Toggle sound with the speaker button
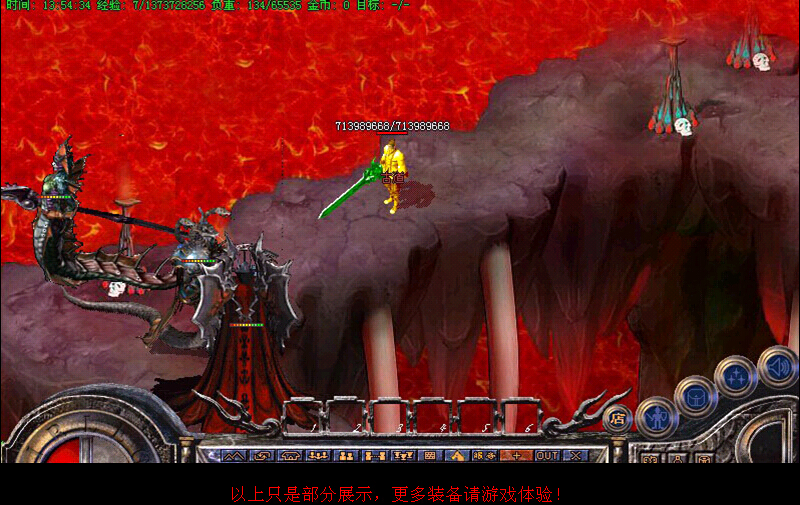This screenshot has height=505, width=800. pyautogui.click(x=777, y=365)
